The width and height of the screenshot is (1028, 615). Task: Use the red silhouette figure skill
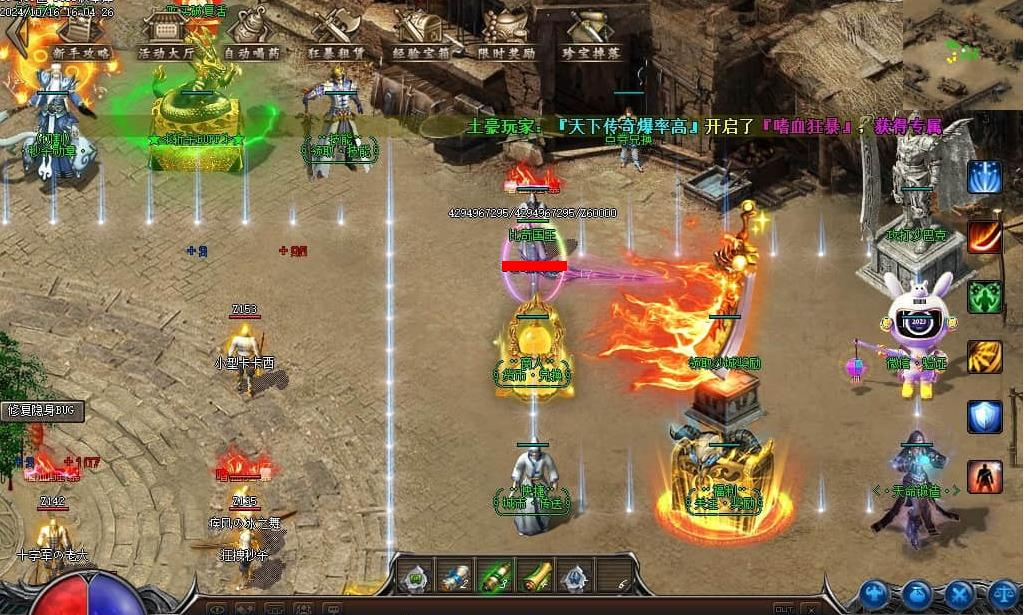[x=984, y=477]
